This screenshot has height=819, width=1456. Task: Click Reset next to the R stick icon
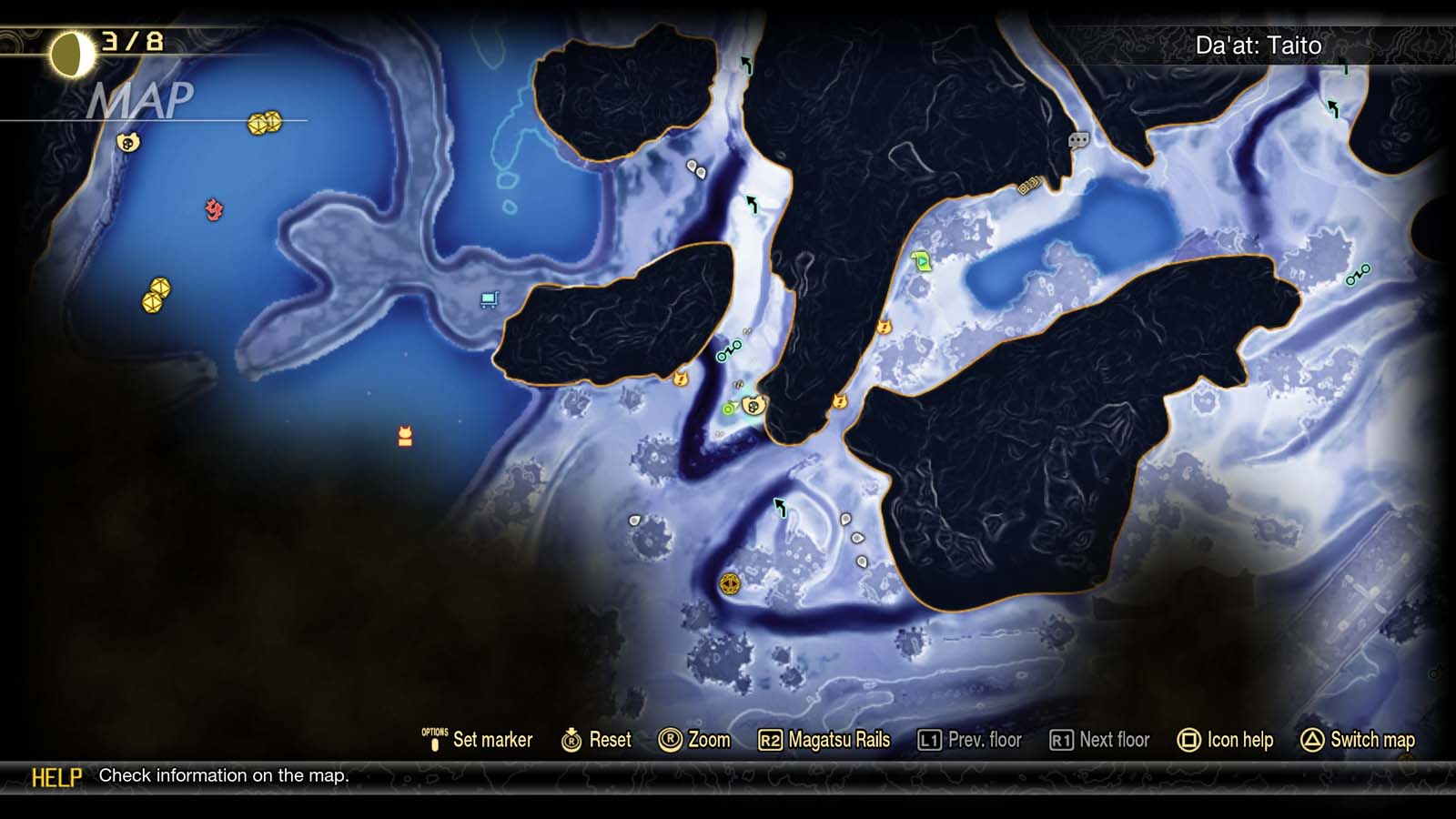pyautogui.click(x=598, y=740)
